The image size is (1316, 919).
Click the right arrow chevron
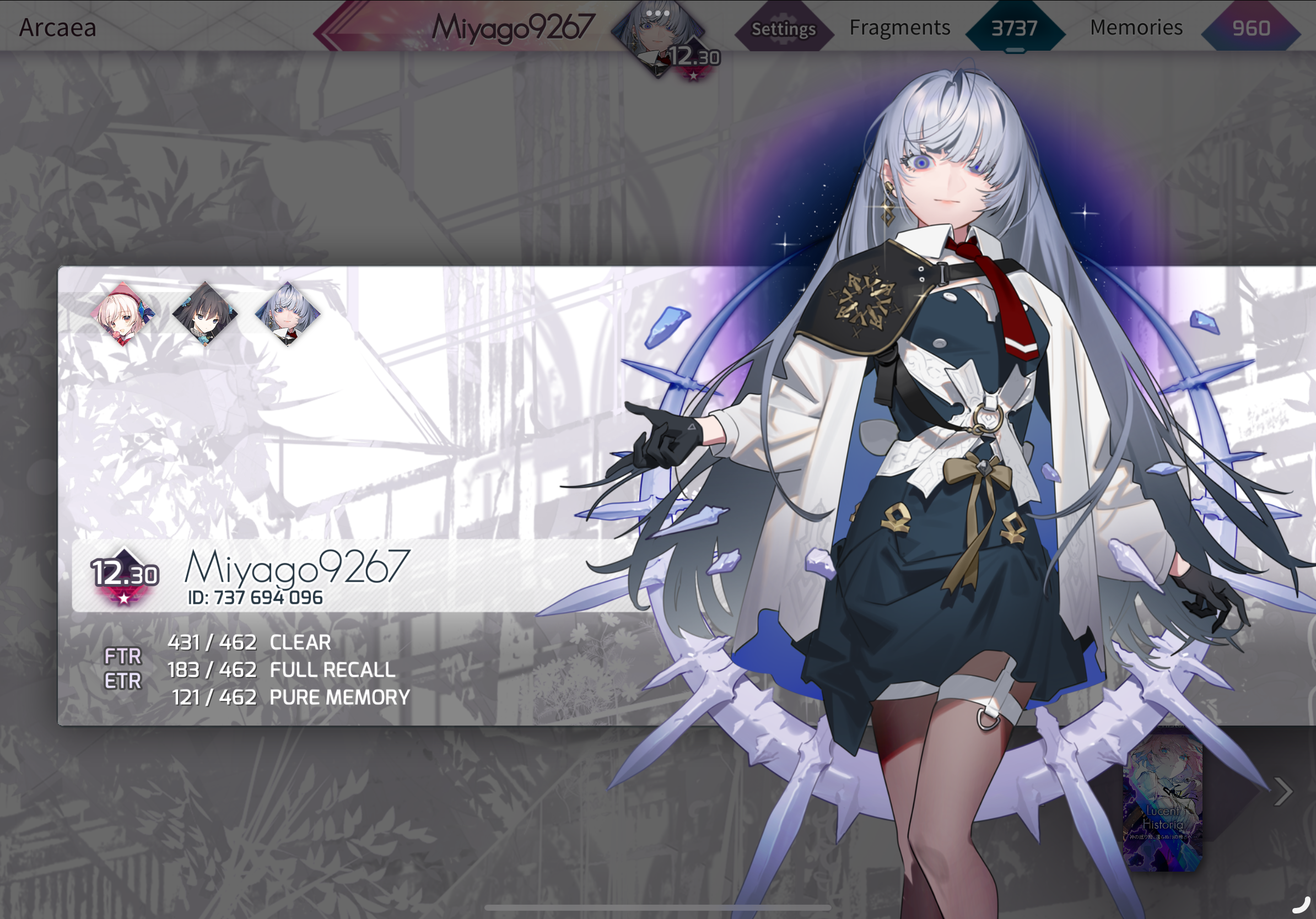1283,792
